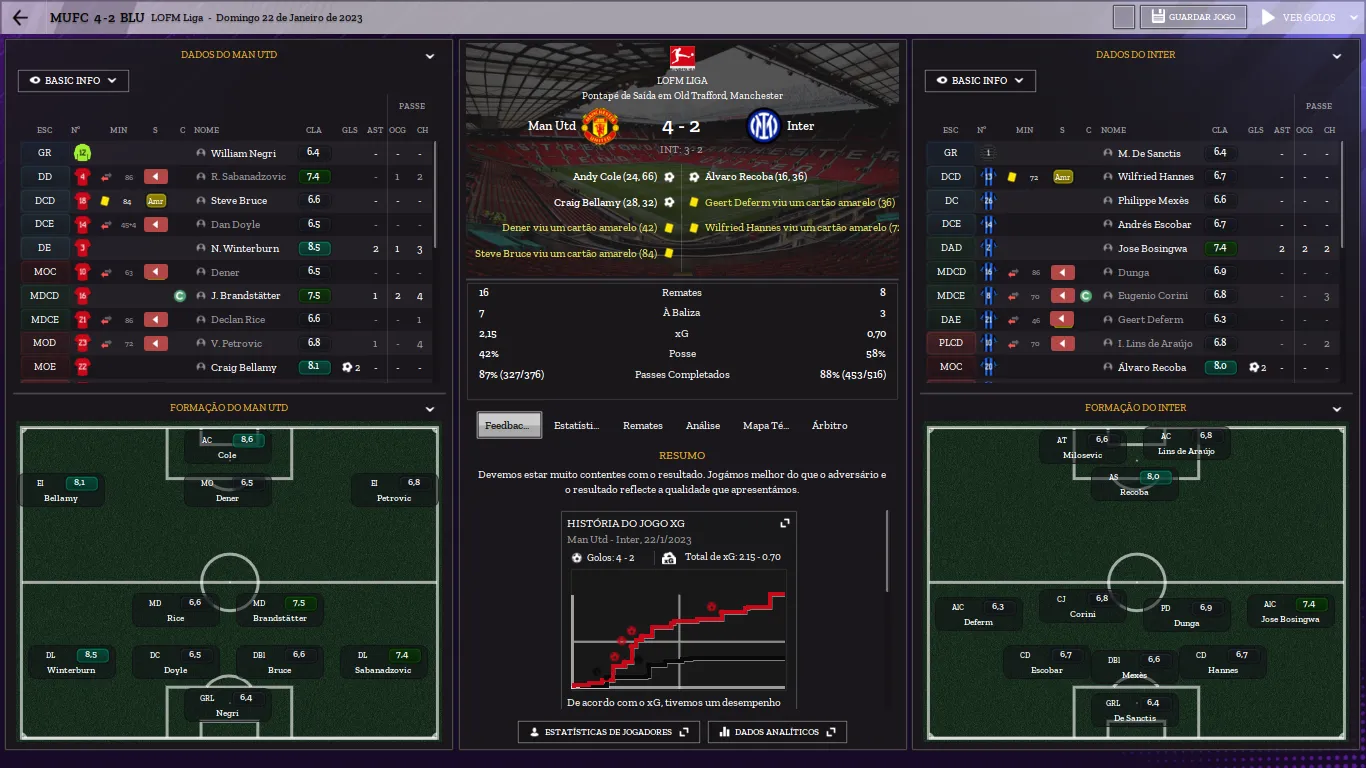Open the Remates tab

pyautogui.click(x=642, y=426)
